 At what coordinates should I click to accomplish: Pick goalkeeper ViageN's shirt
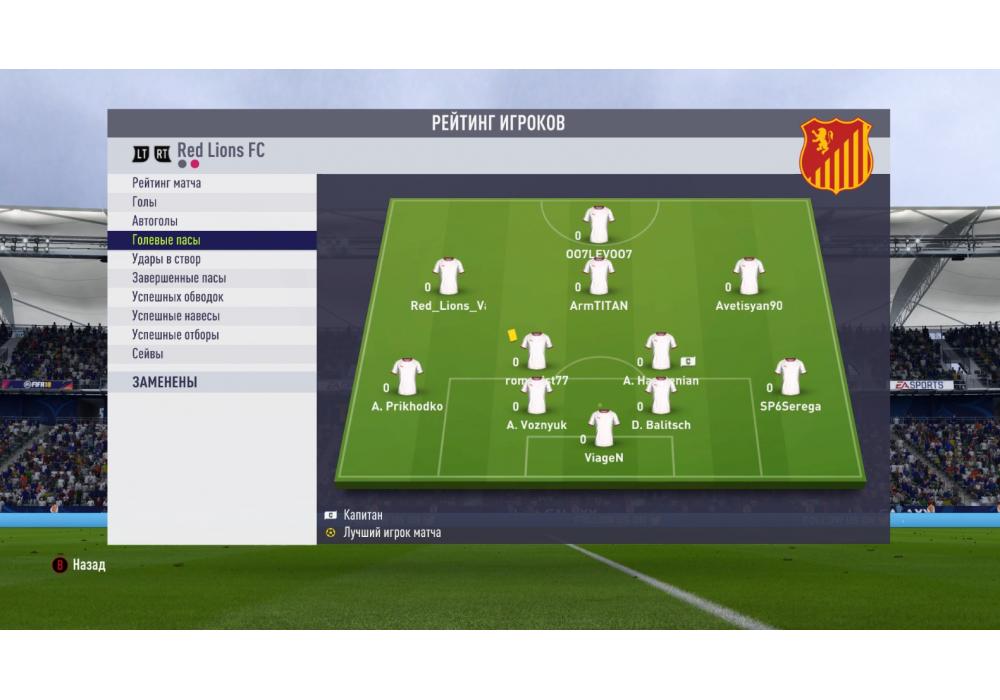pos(604,428)
